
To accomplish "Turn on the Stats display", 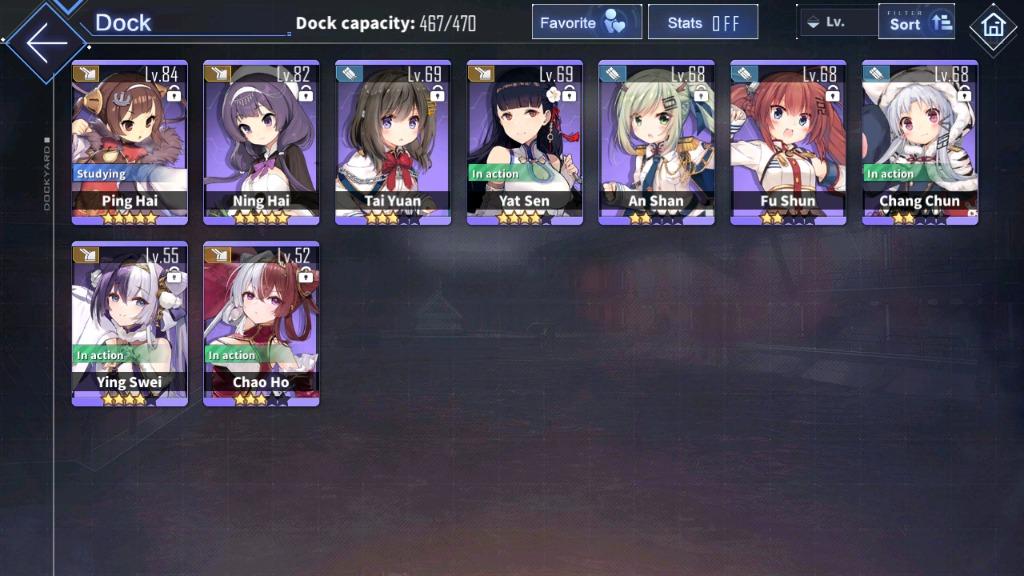I will pos(702,22).
